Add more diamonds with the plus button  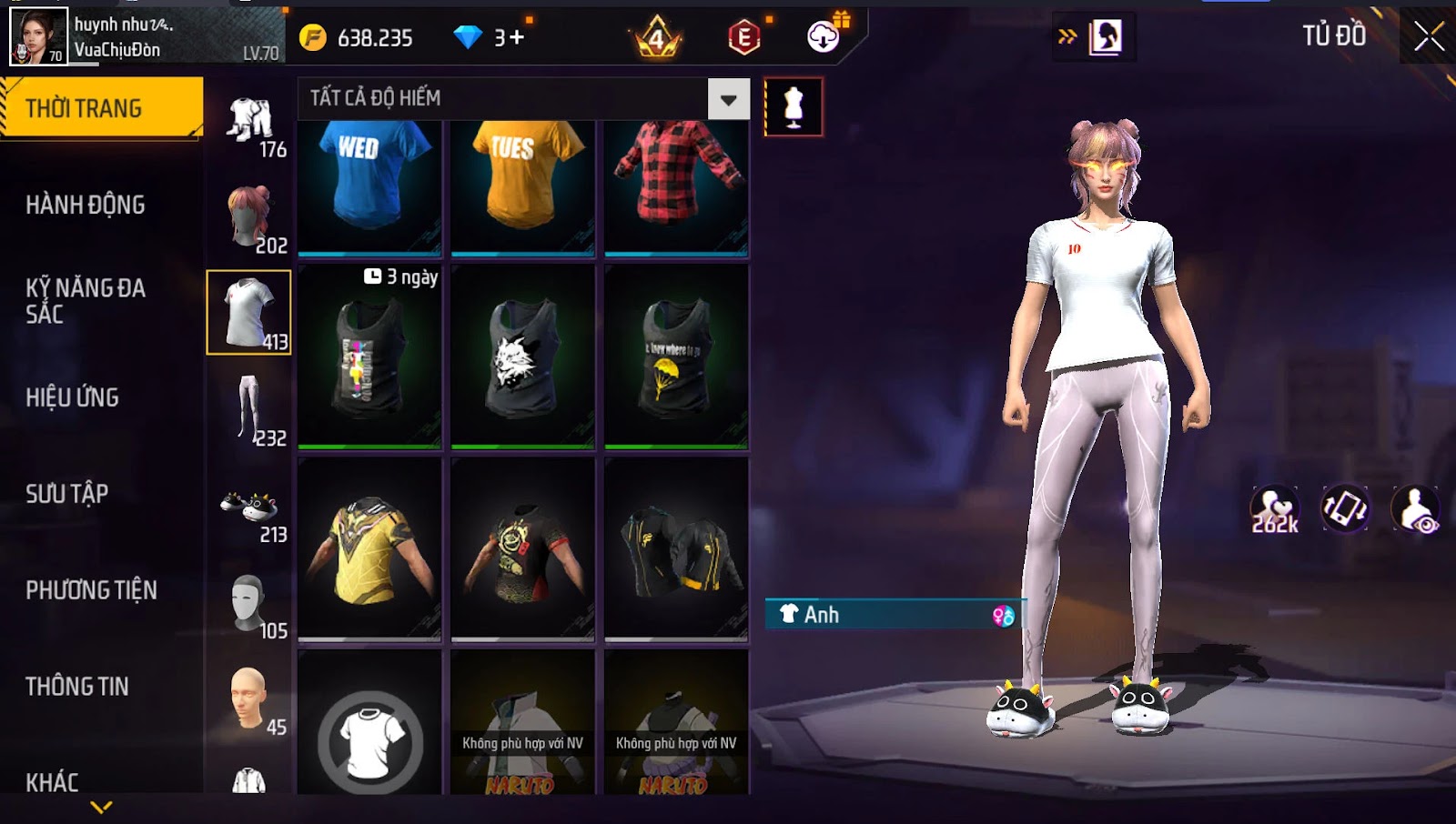coord(517,38)
